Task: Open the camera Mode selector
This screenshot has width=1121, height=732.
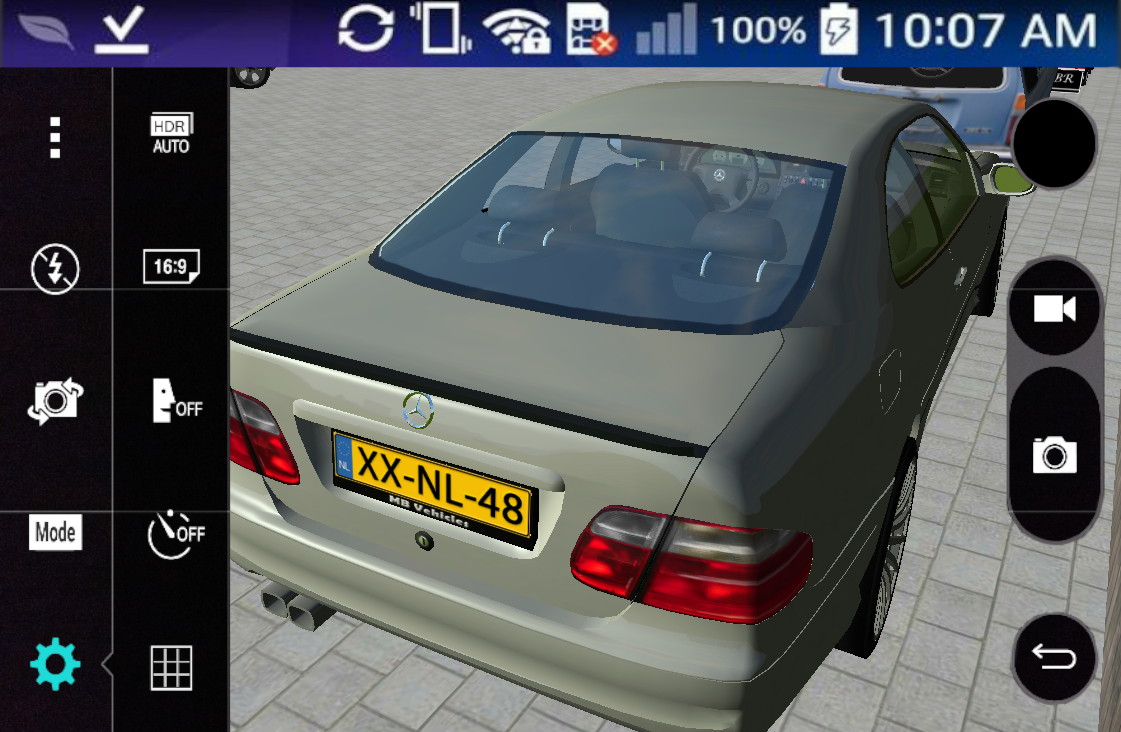Action: coord(56,533)
